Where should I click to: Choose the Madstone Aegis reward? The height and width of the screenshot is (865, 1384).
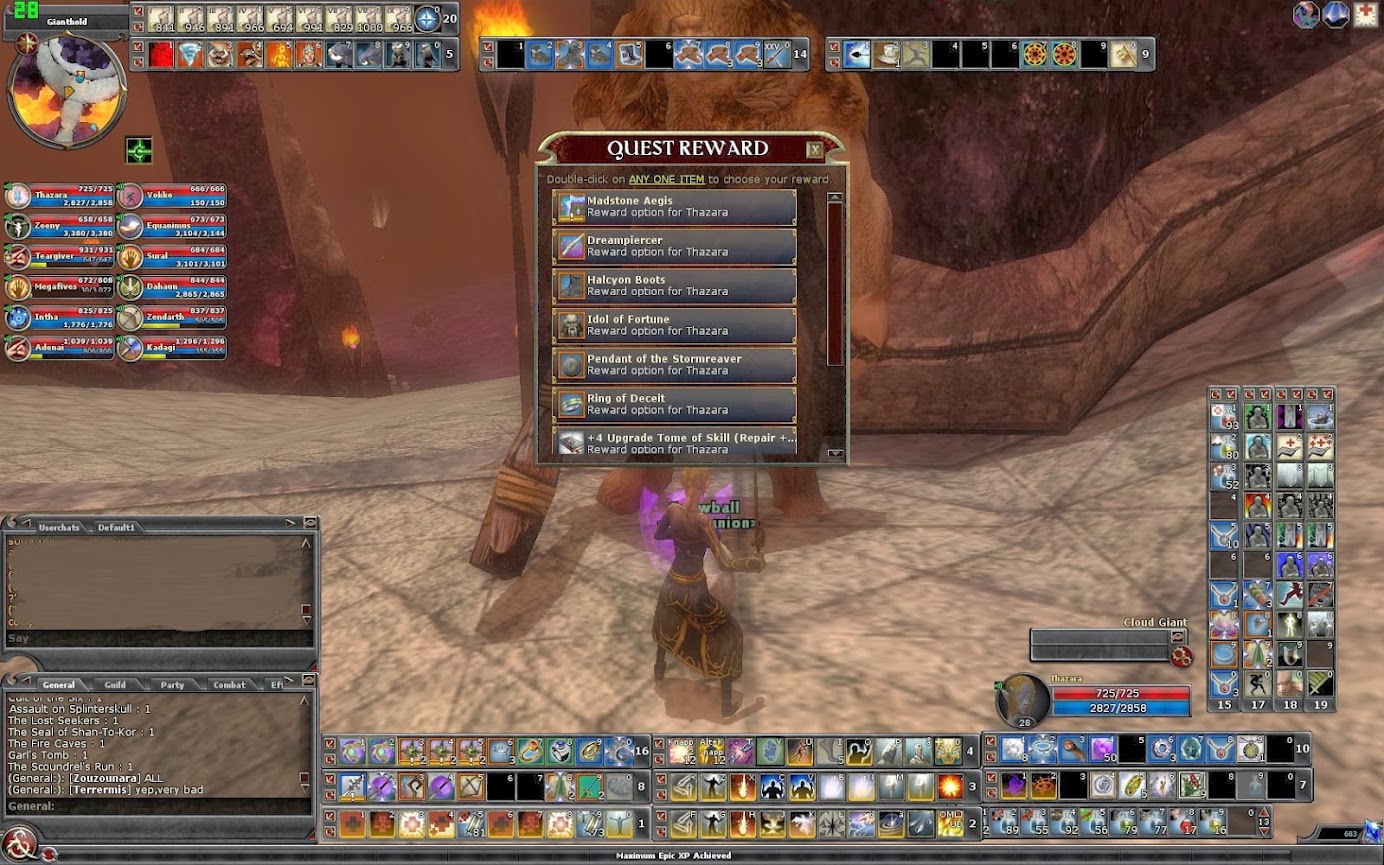(x=674, y=207)
